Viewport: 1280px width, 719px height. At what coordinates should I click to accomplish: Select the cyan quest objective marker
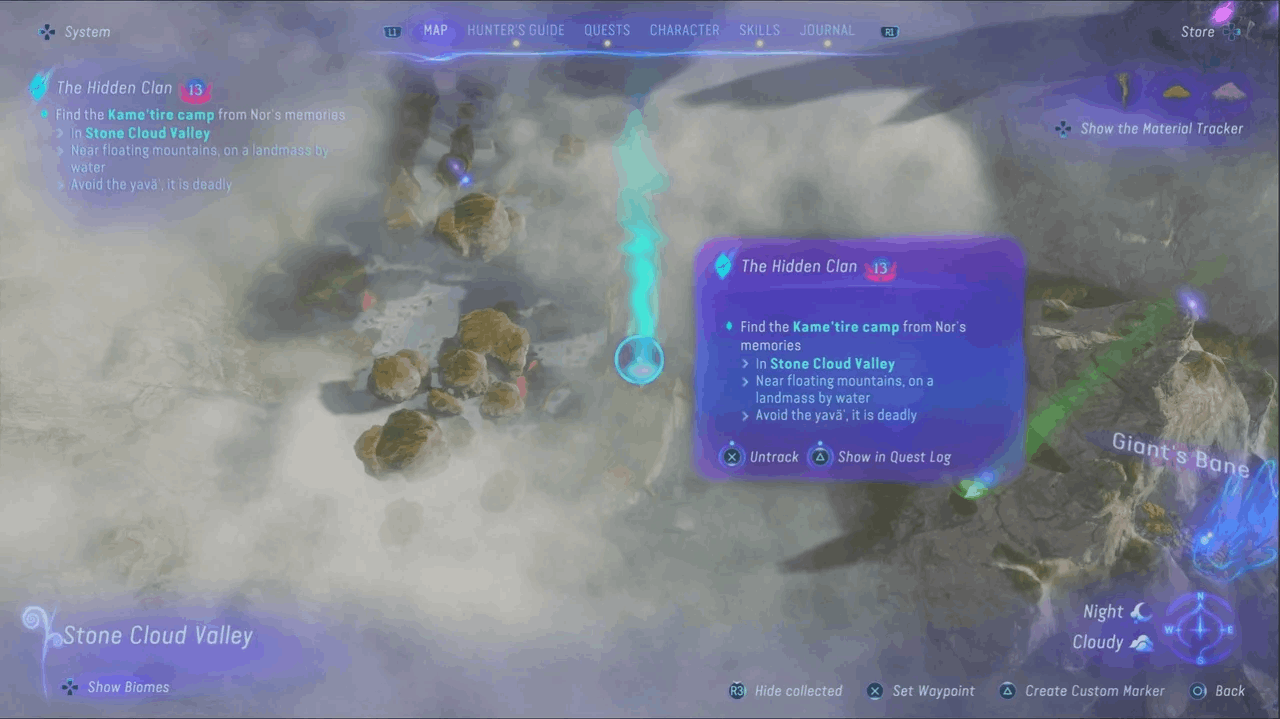(x=639, y=360)
